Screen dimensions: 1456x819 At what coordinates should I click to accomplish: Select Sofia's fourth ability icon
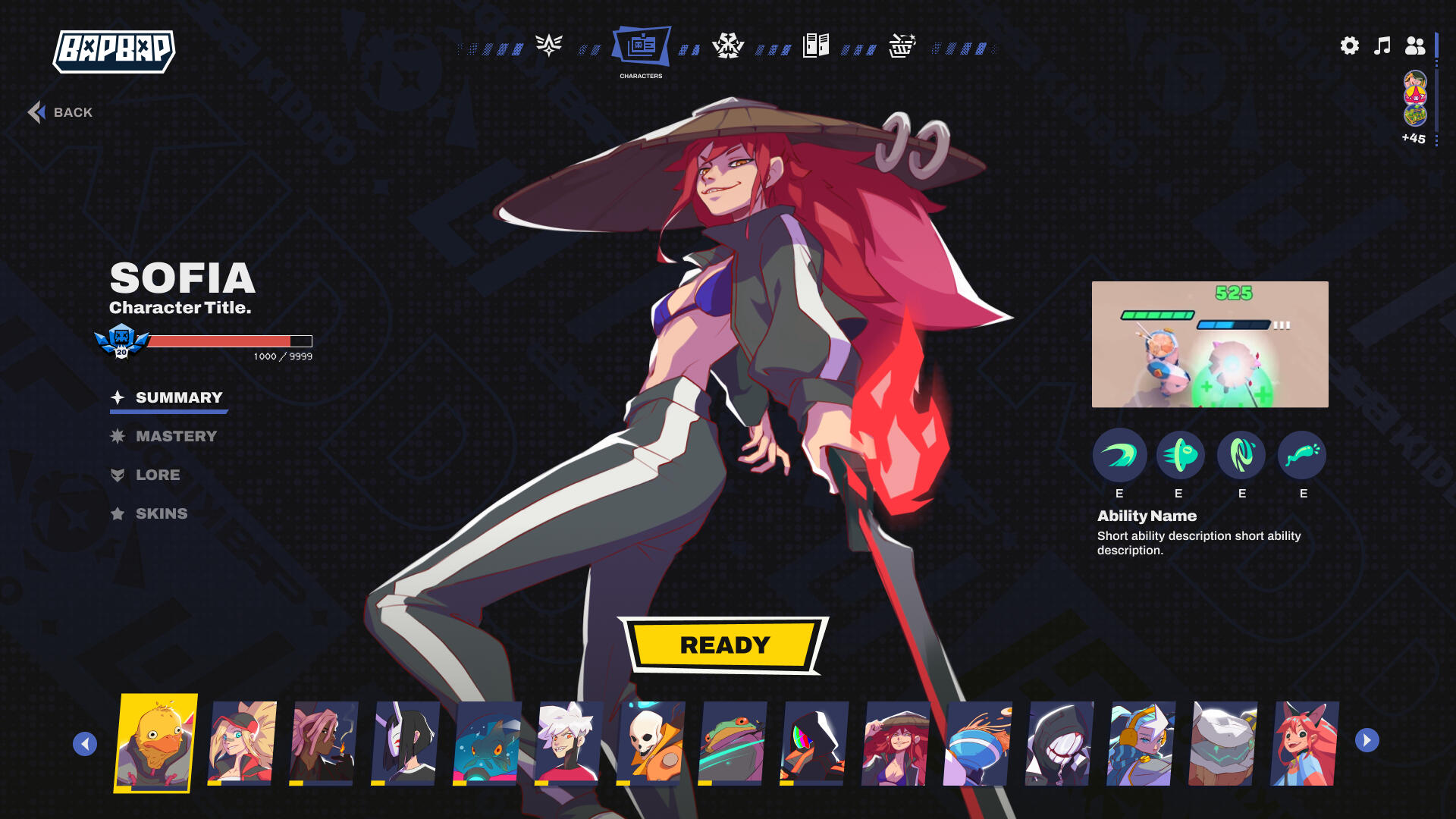tap(1302, 456)
